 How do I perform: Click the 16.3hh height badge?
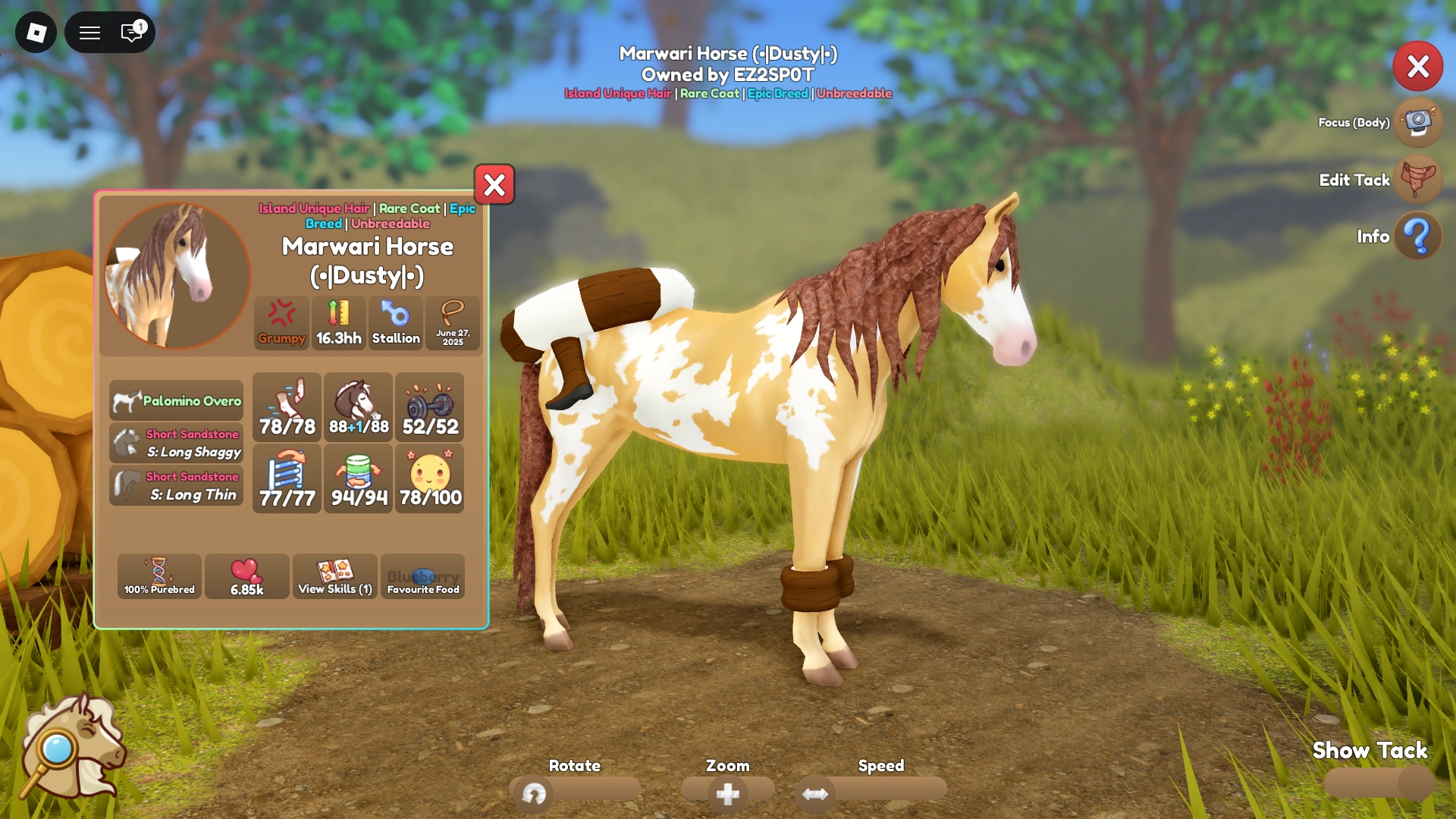click(337, 322)
